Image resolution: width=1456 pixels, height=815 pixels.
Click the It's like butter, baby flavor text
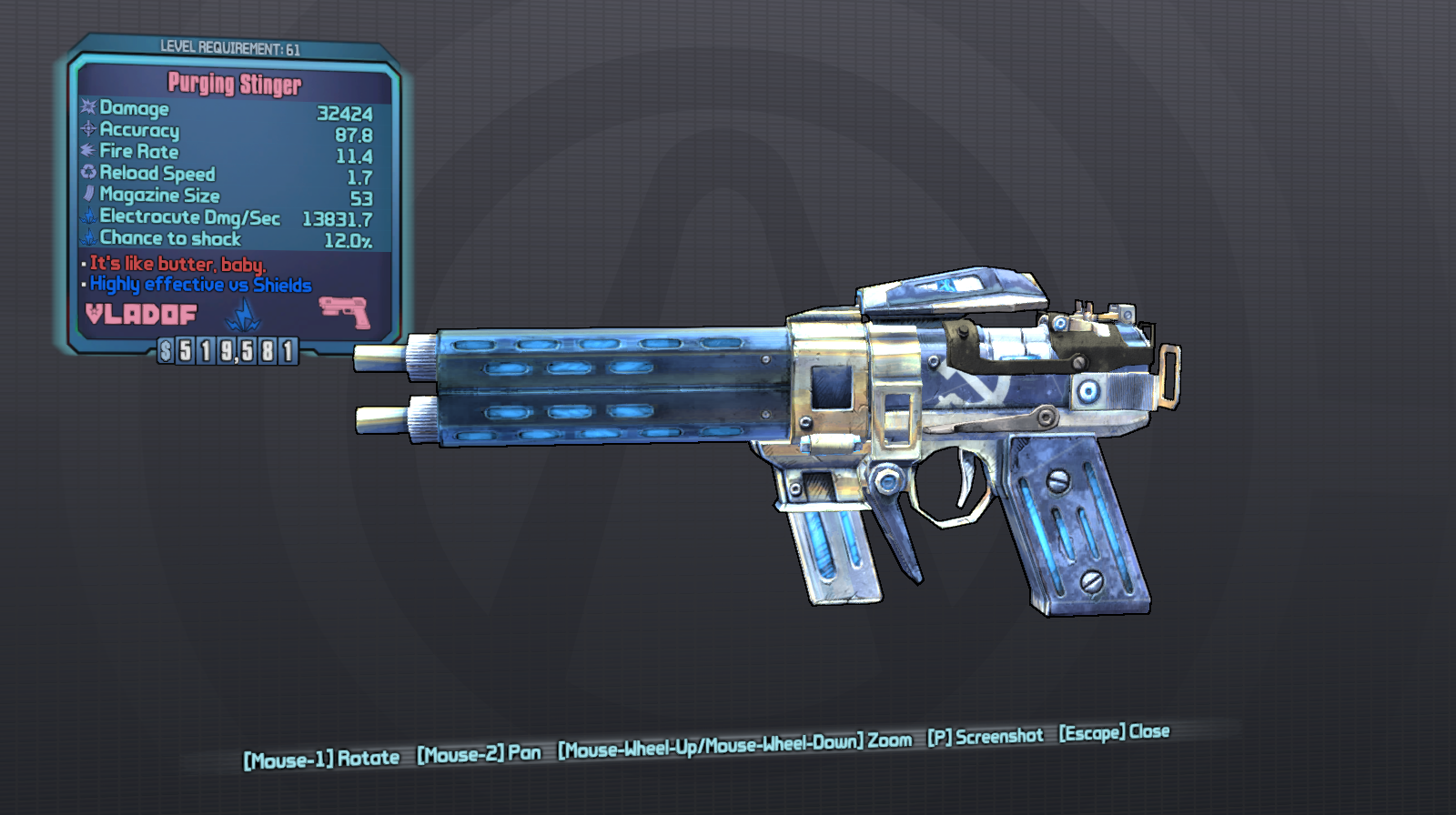click(176, 264)
